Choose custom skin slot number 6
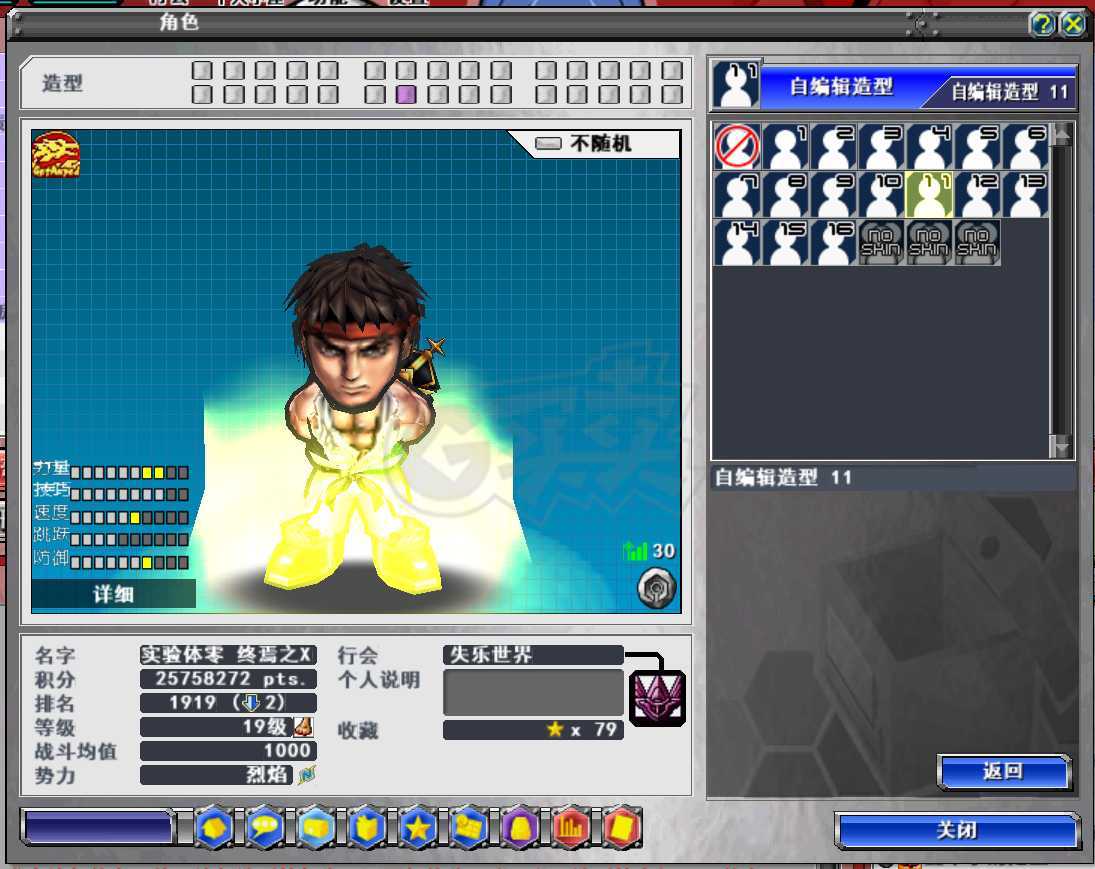1095x869 pixels. coord(1026,147)
